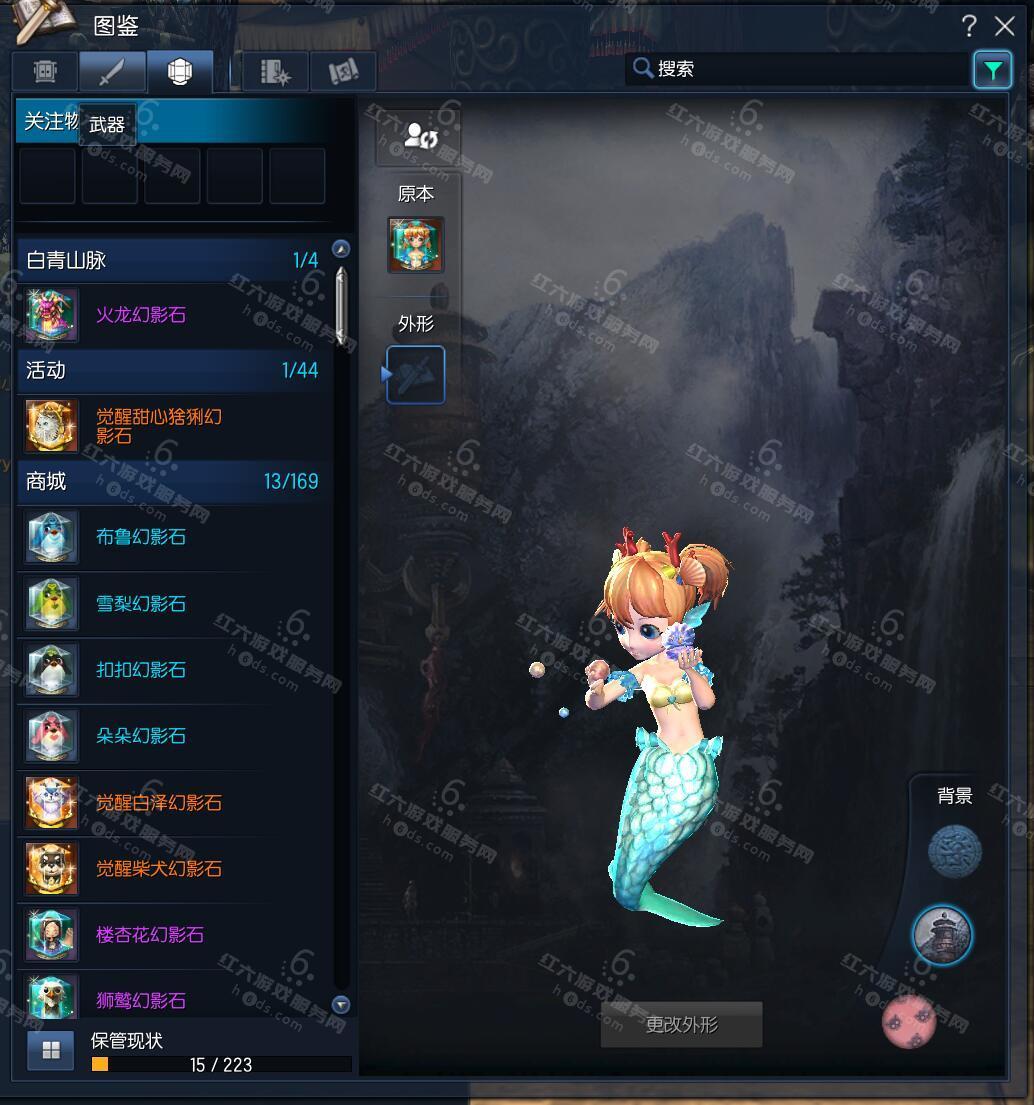Select 楼杏花幻影石 row
Screen dimensions: 1034x1105
(x=150, y=935)
